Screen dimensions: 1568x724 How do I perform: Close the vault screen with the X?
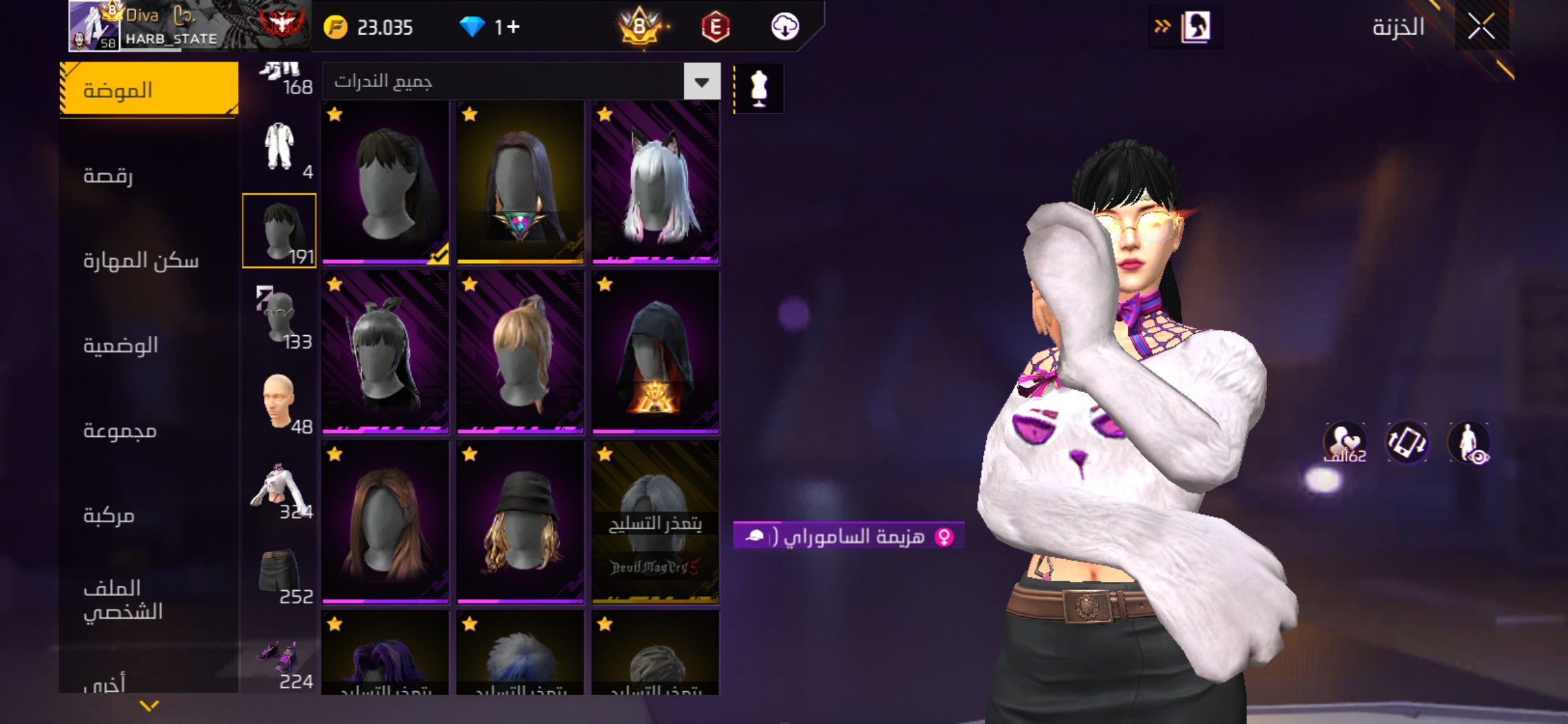tap(1481, 27)
